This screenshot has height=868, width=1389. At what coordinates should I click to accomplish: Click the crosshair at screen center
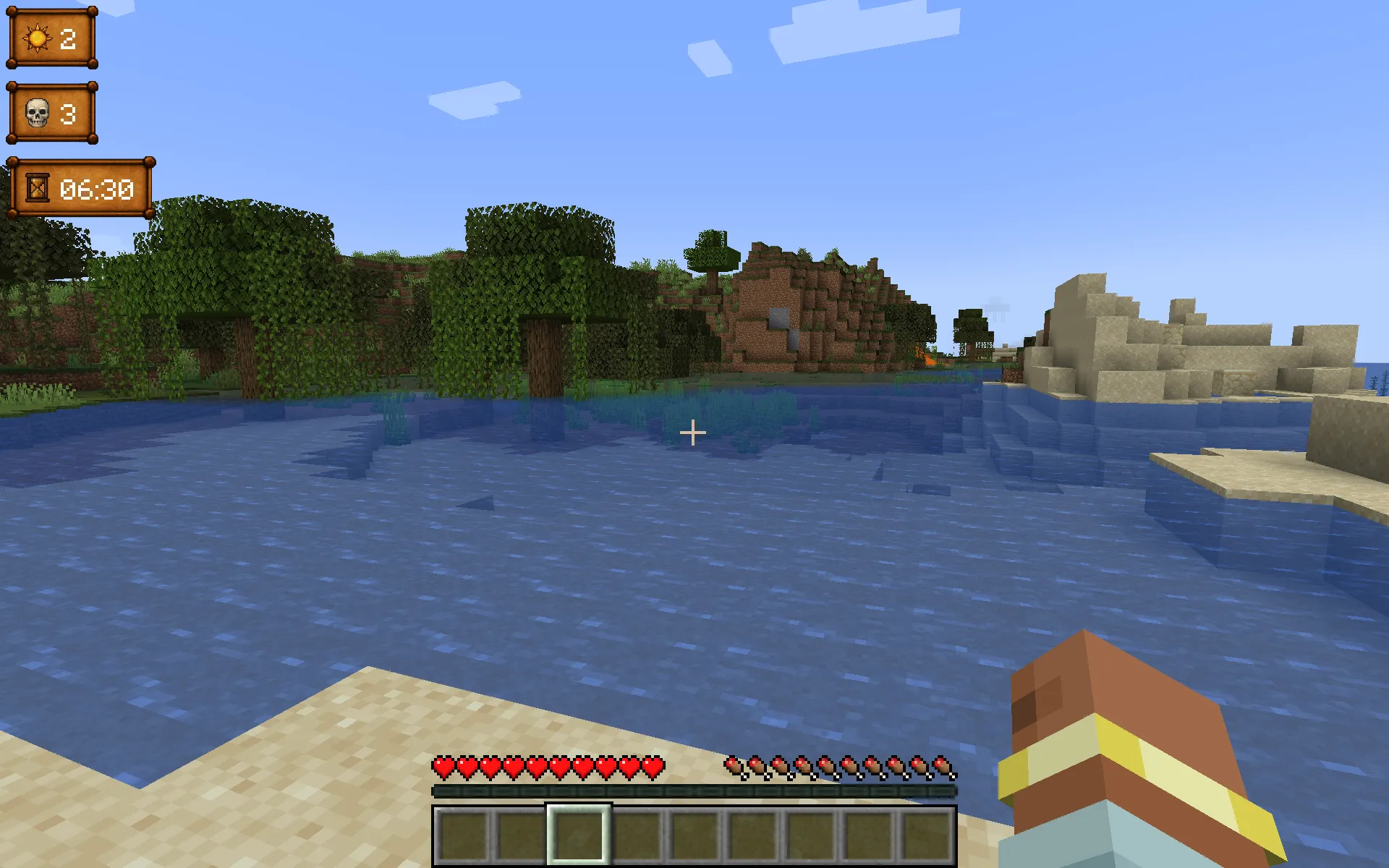693,432
